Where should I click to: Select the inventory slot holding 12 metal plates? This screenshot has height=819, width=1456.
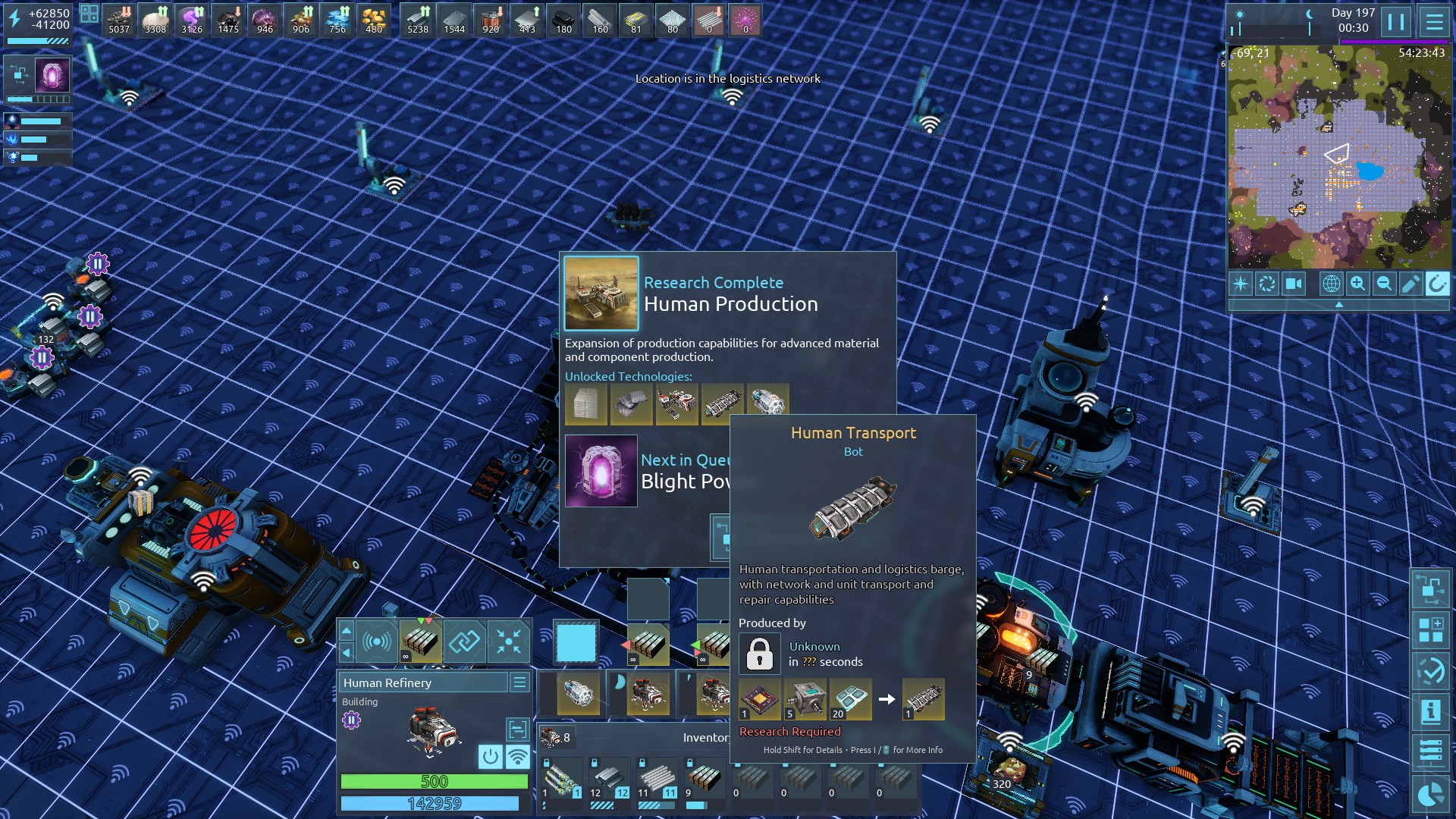608,779
